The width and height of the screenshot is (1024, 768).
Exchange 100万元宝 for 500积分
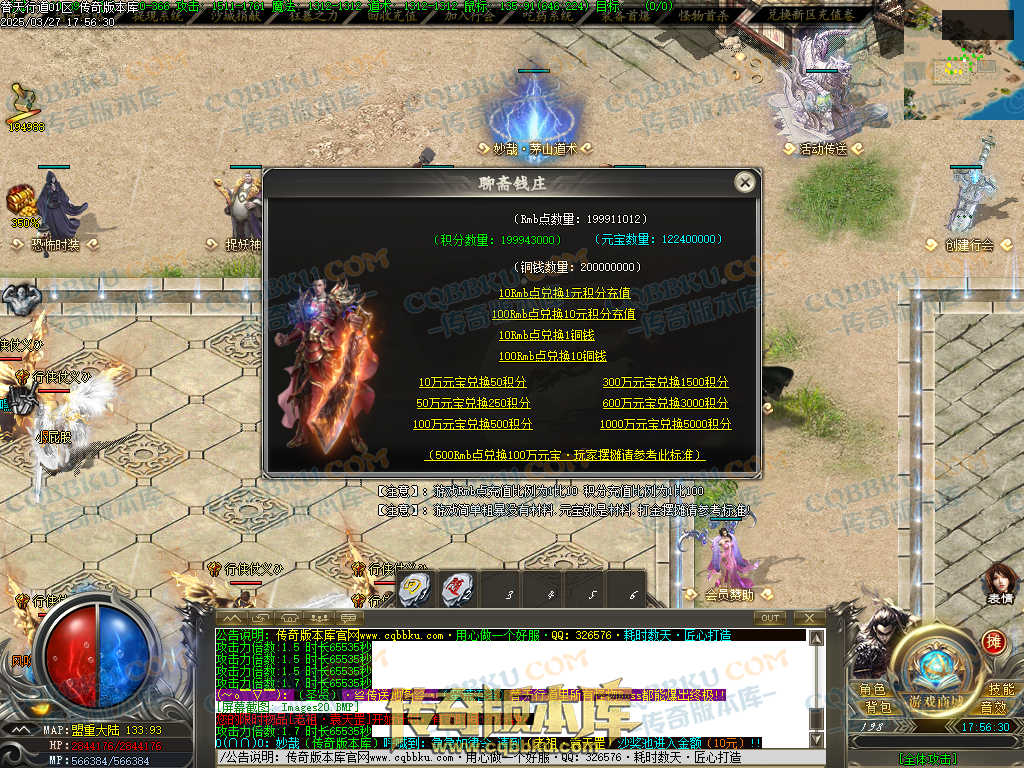pos(472,424)
